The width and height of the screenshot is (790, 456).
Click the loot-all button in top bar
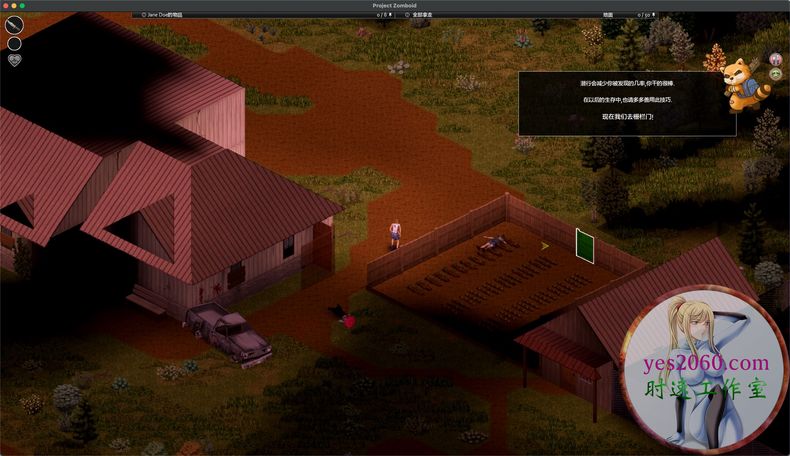point(421,15)
